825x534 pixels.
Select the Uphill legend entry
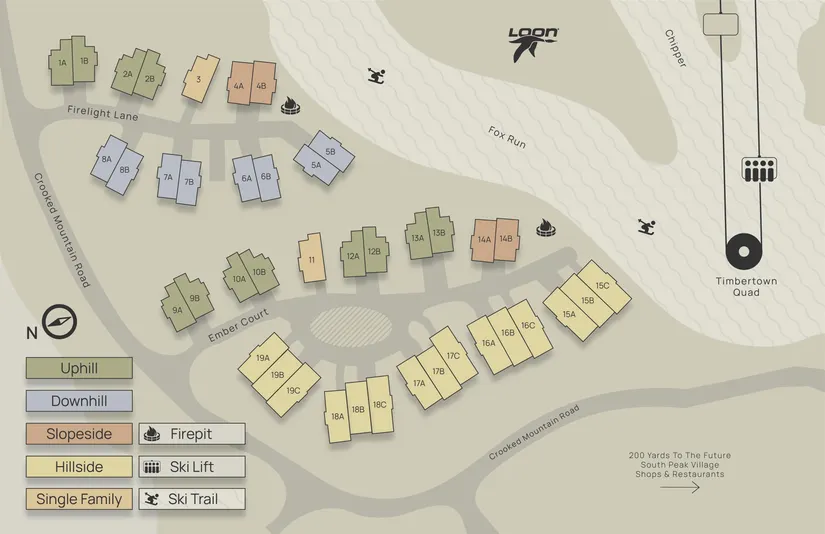pyautogui.click(x=79, y=369)
